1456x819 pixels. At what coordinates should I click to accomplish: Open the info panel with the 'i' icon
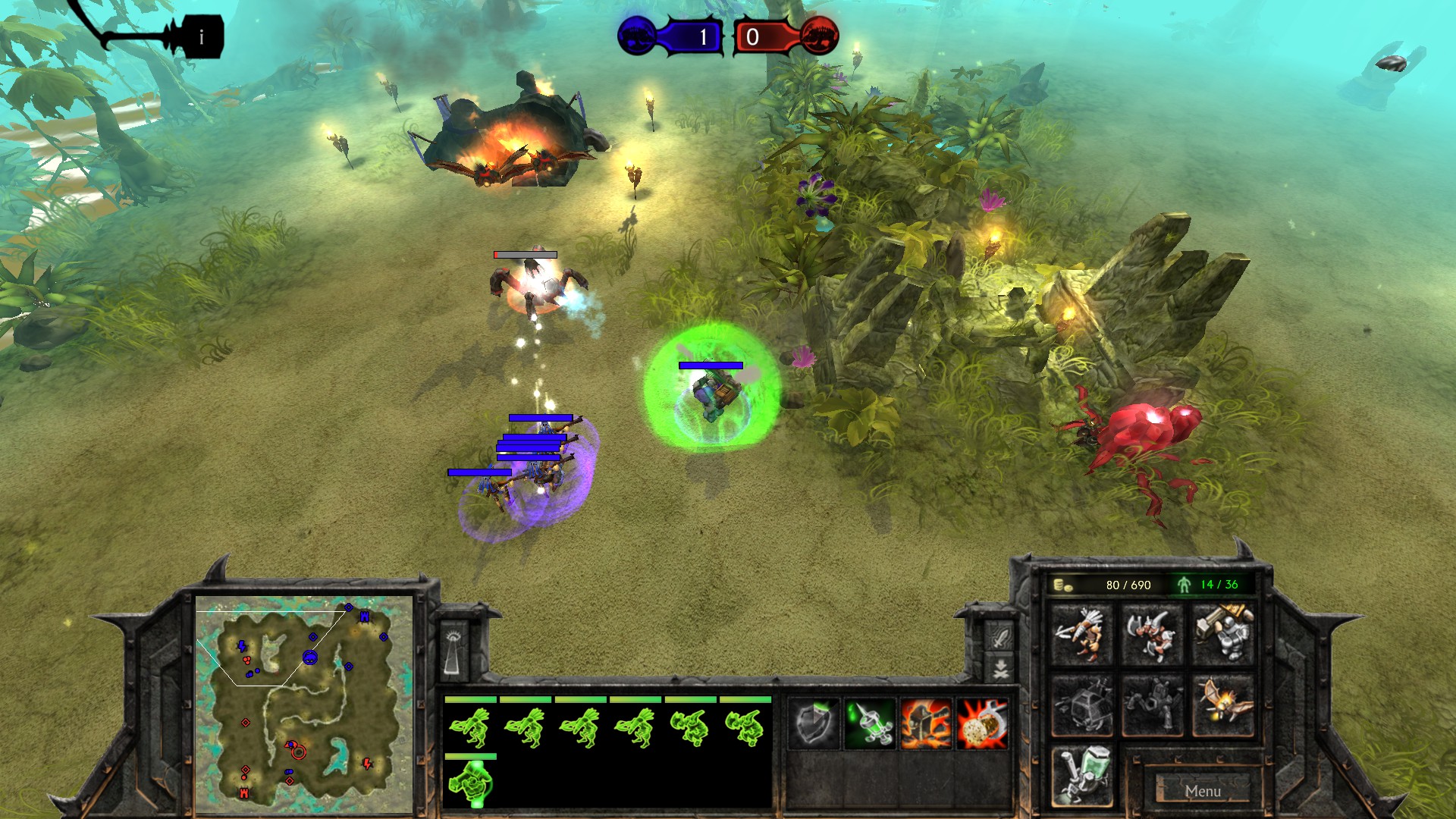pyautogui.click(x=201, y=36)
